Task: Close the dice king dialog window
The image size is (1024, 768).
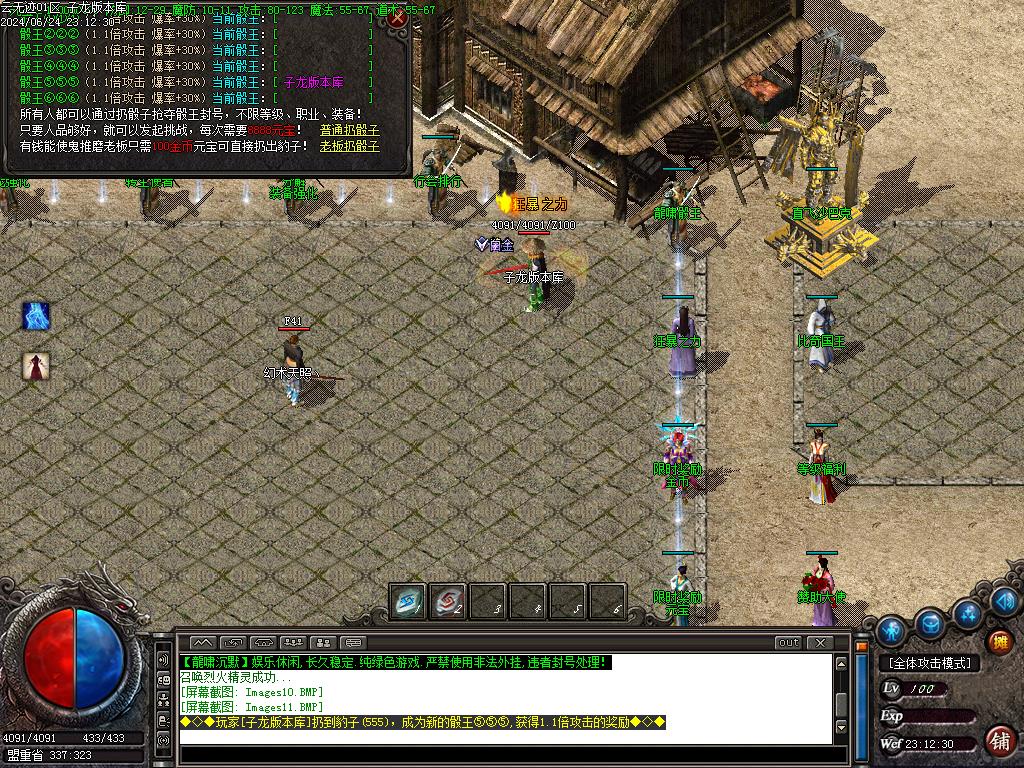Action: tap(398, 18)
